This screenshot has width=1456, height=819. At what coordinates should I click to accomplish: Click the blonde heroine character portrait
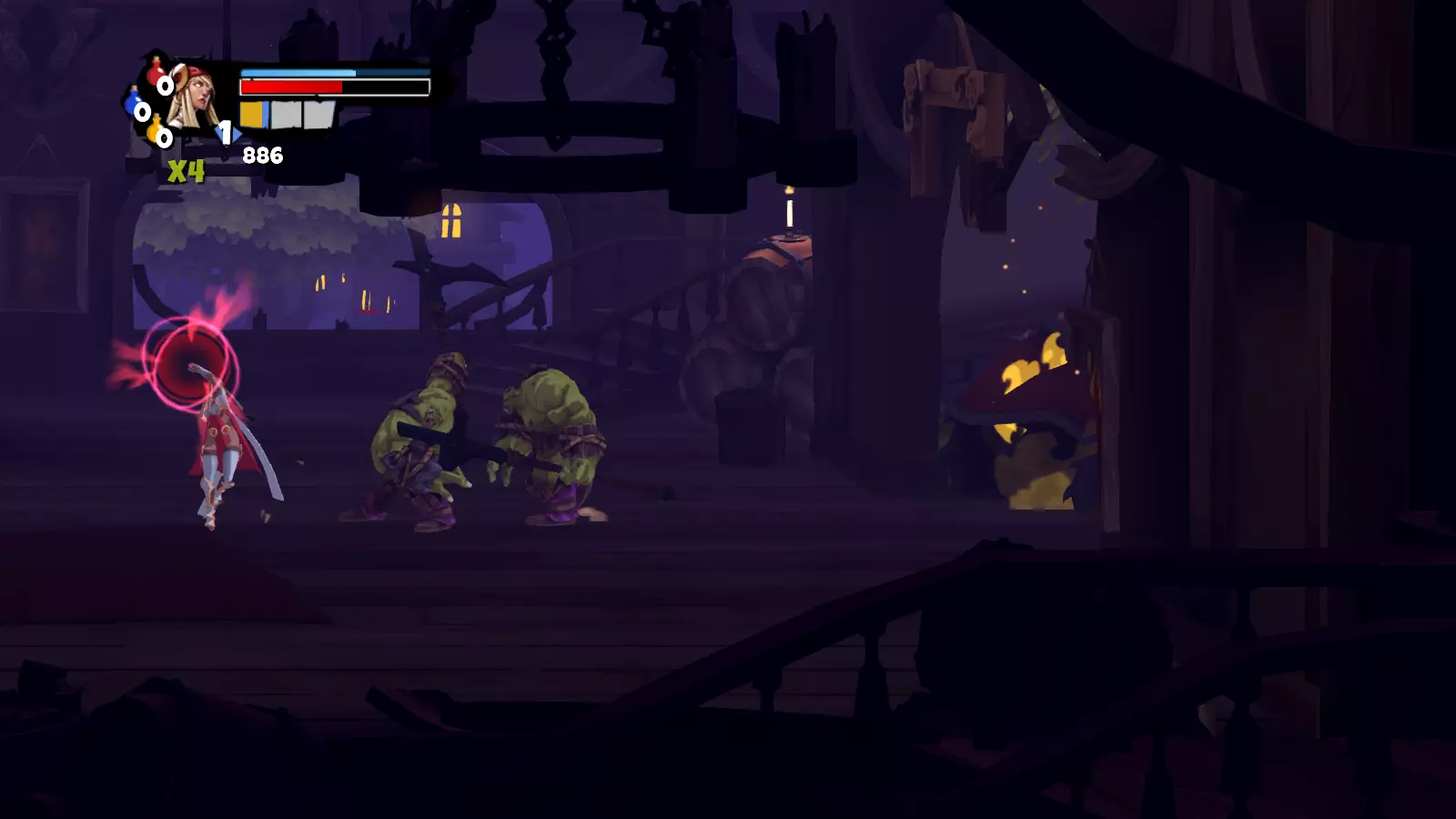coord(196,98)
